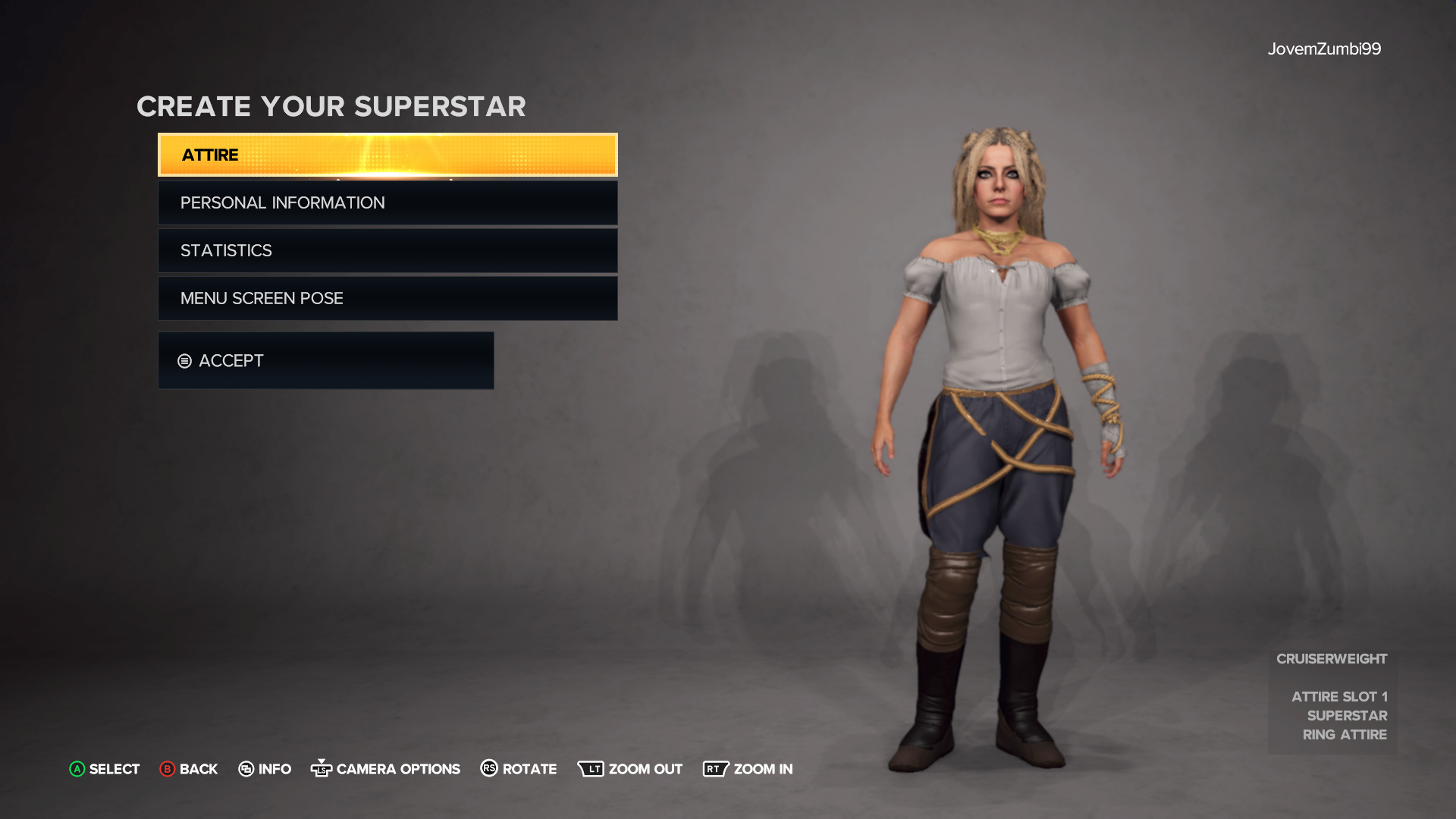Open the Attire editor
Screen dimensions: 1456x819
387,155
